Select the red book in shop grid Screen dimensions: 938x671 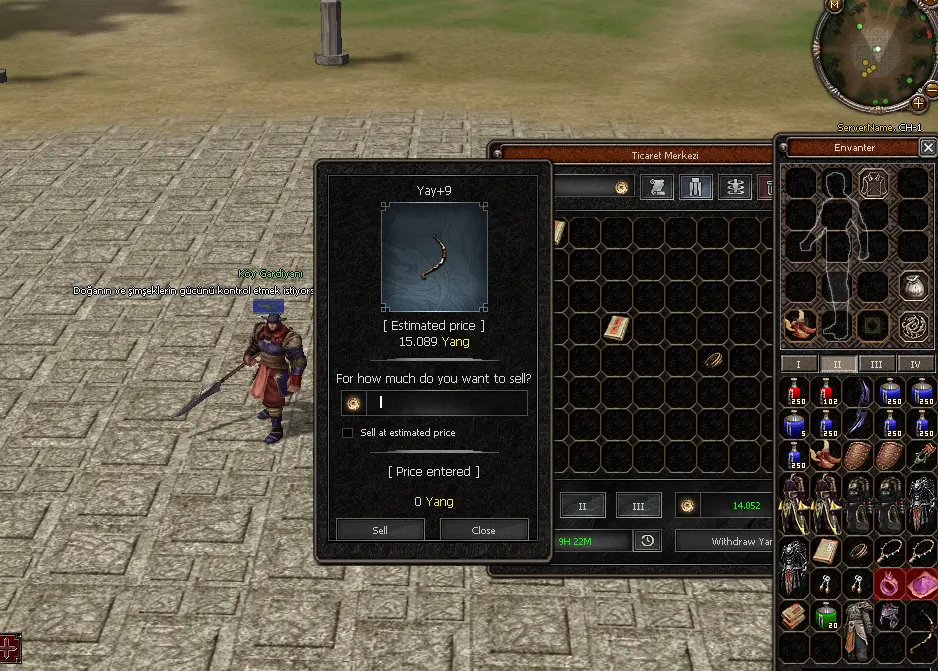pos(617,327)
